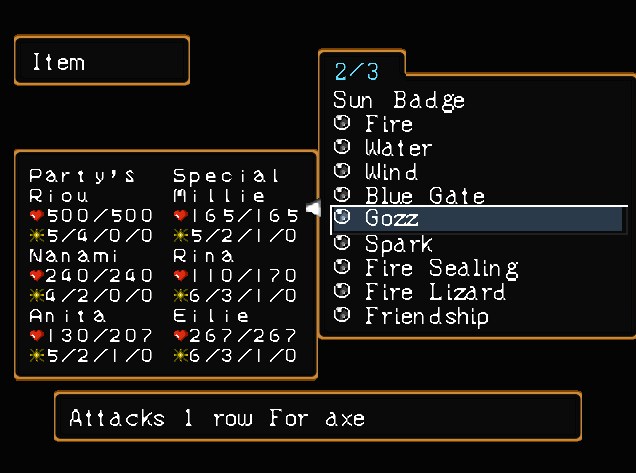Click the 2/3 page indicator tab
Image resolution: width=636 pixels, height=473 pixels.
point(358,71)
